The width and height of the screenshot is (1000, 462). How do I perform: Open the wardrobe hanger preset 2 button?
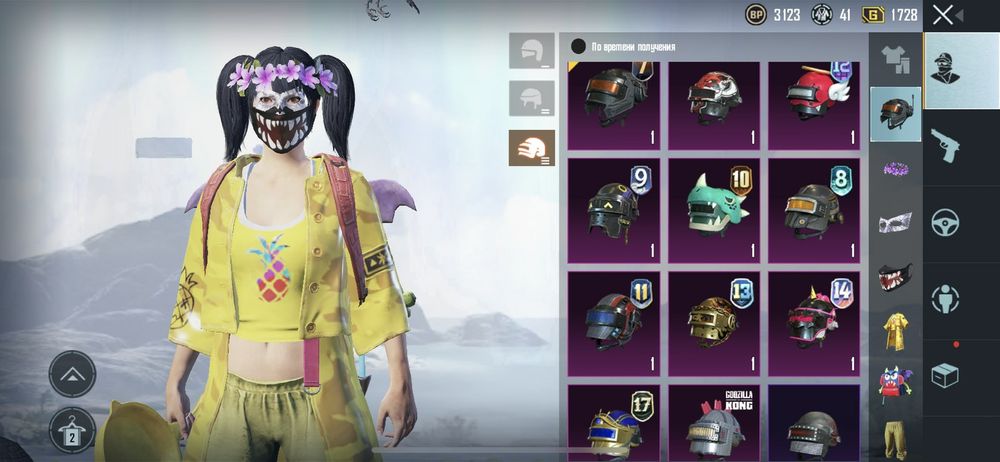click(x=72, y=429)
